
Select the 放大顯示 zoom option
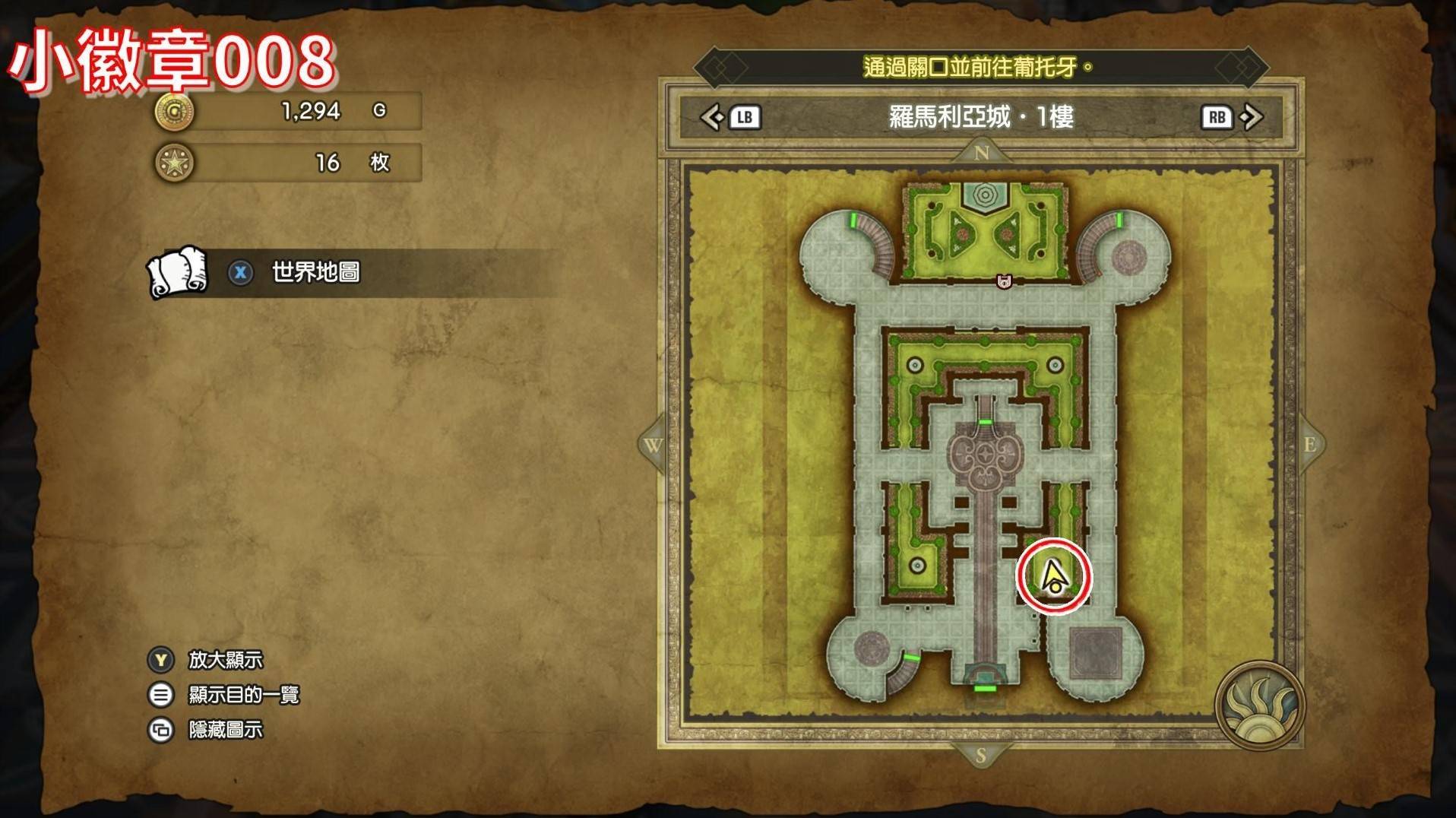(x=225, y=660)
